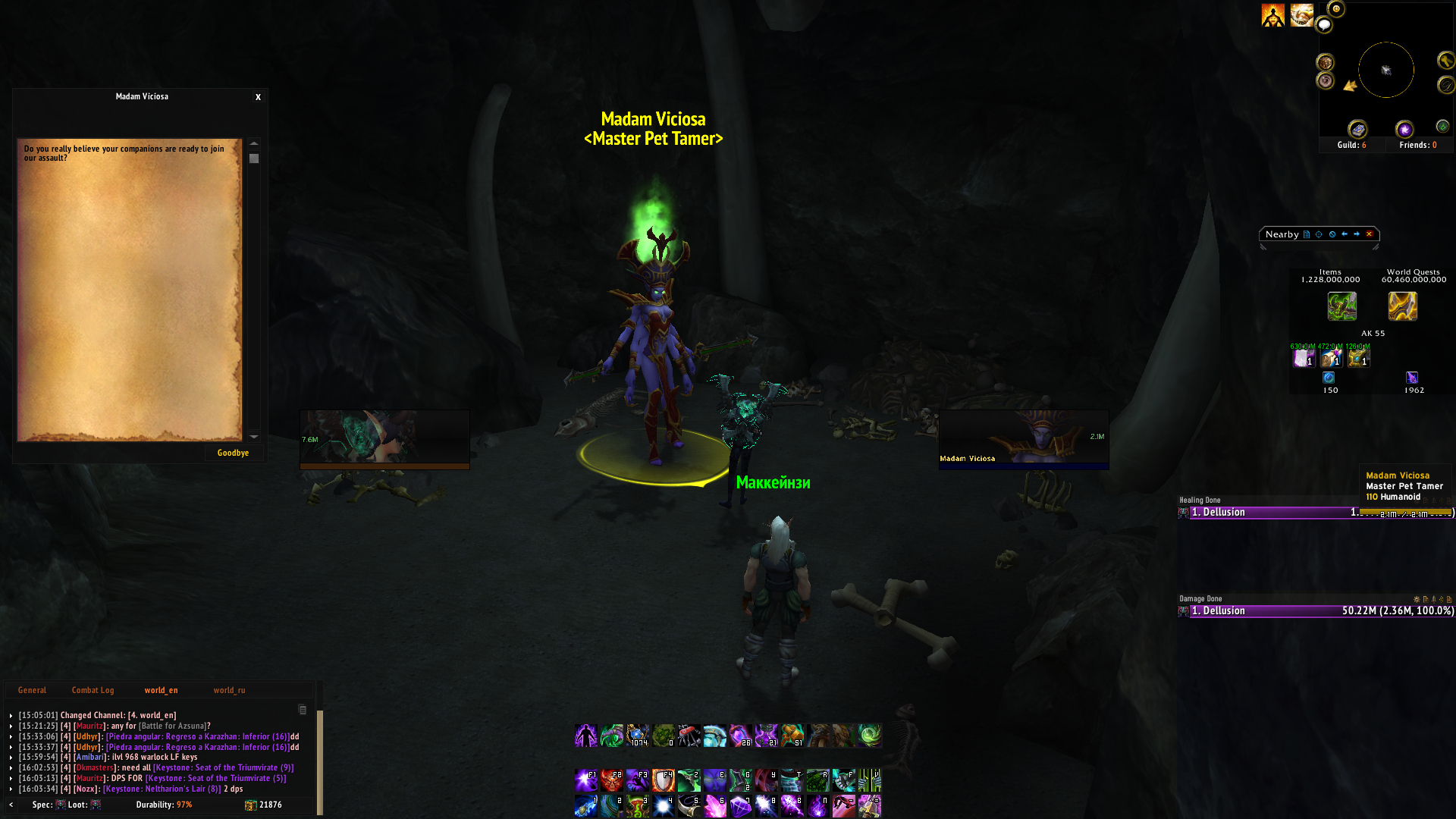The image size is (1456, 819).
Task: Select the General chat tab
Action: coord(32,690)
